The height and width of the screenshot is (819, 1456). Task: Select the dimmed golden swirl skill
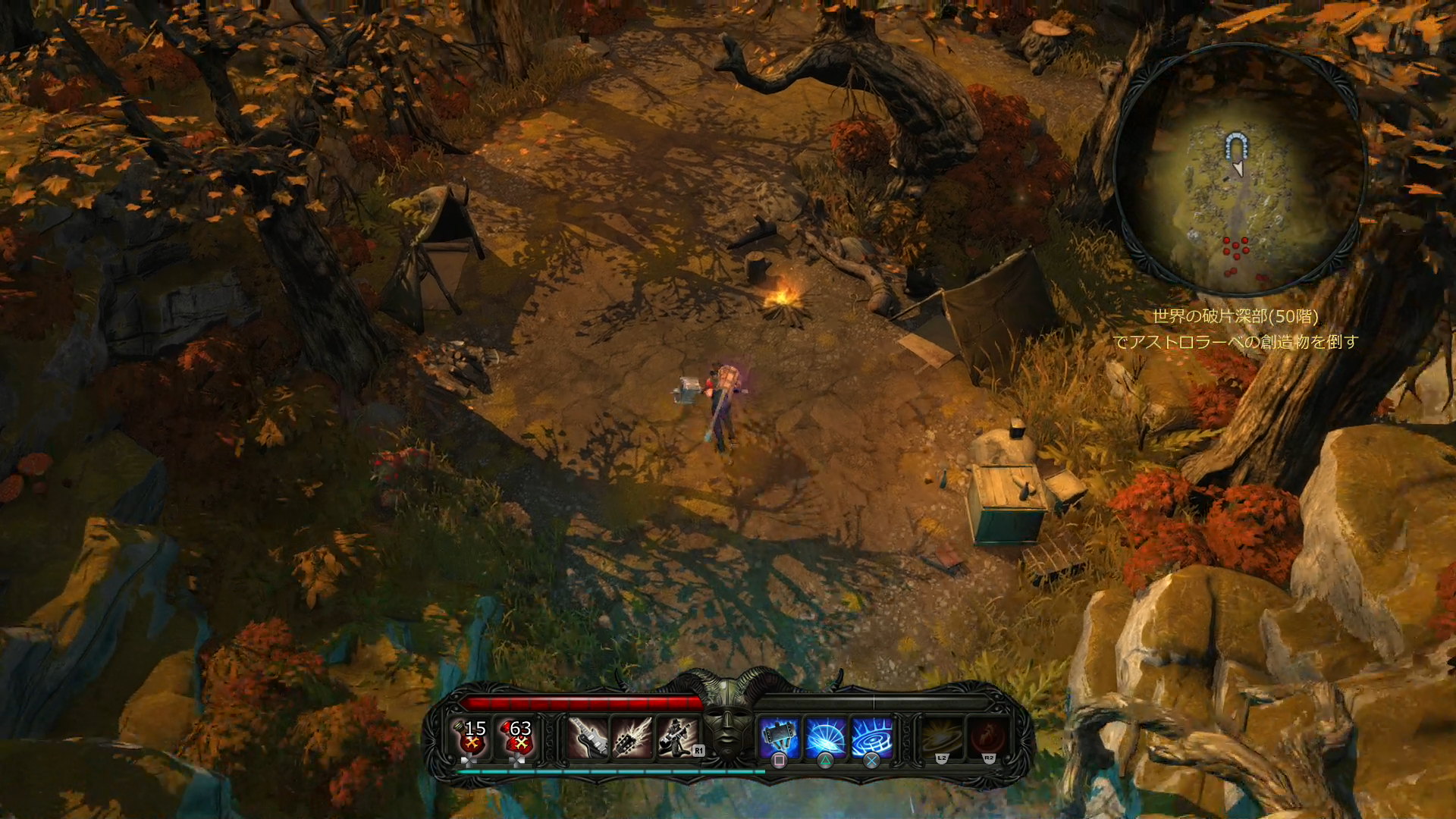point(942,737)
